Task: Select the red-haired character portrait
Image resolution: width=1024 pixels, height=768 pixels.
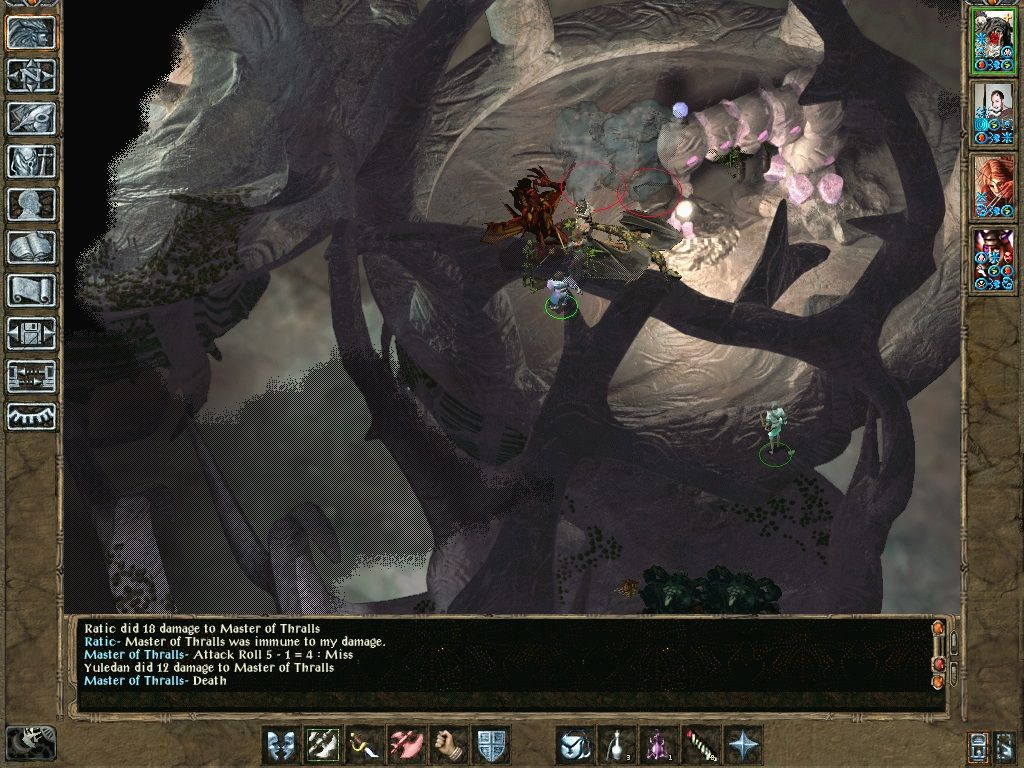Action: pyautogui.click(x=993, y=187)
